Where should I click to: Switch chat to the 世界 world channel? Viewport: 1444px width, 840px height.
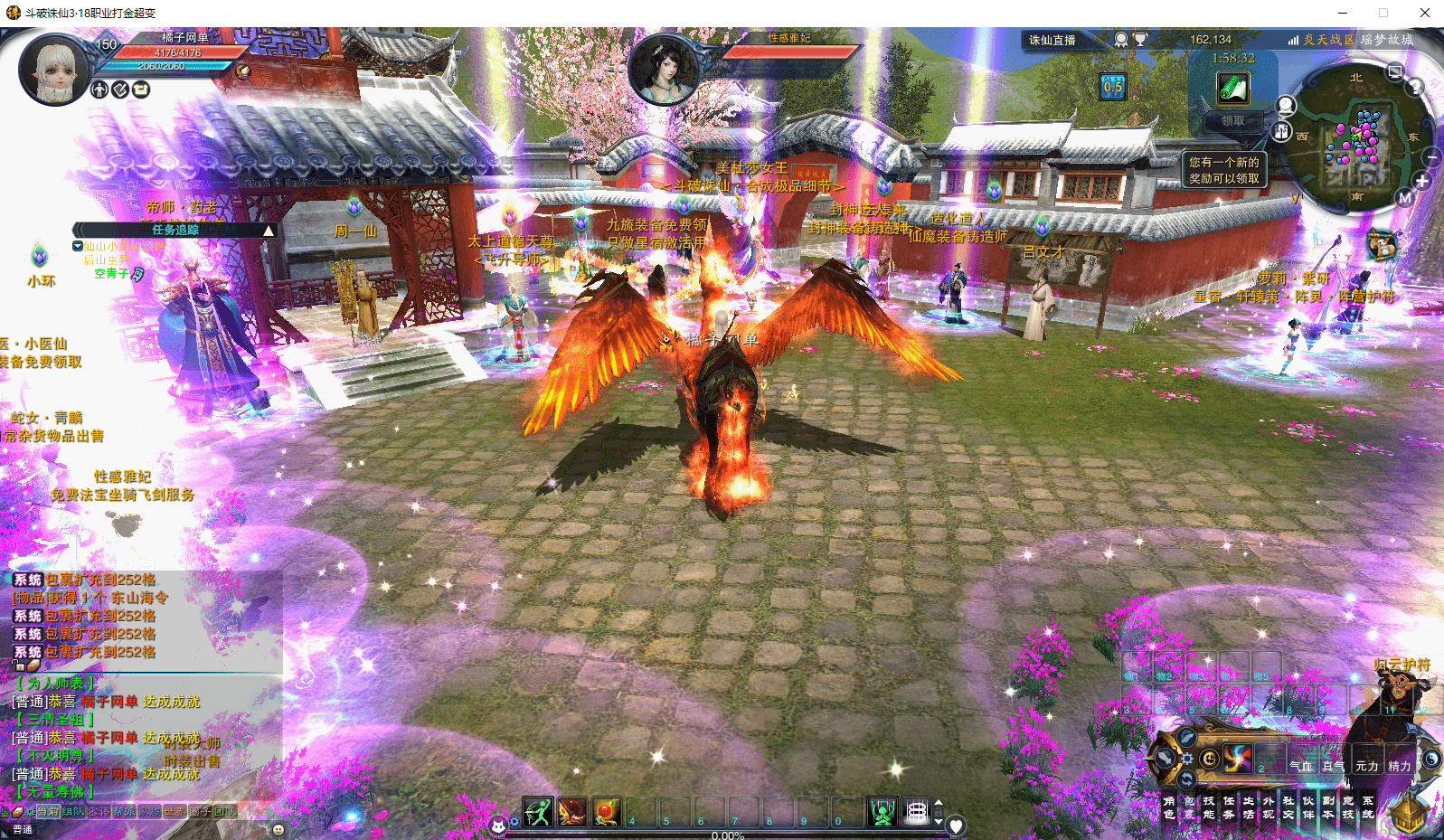[x=174, y=811]
